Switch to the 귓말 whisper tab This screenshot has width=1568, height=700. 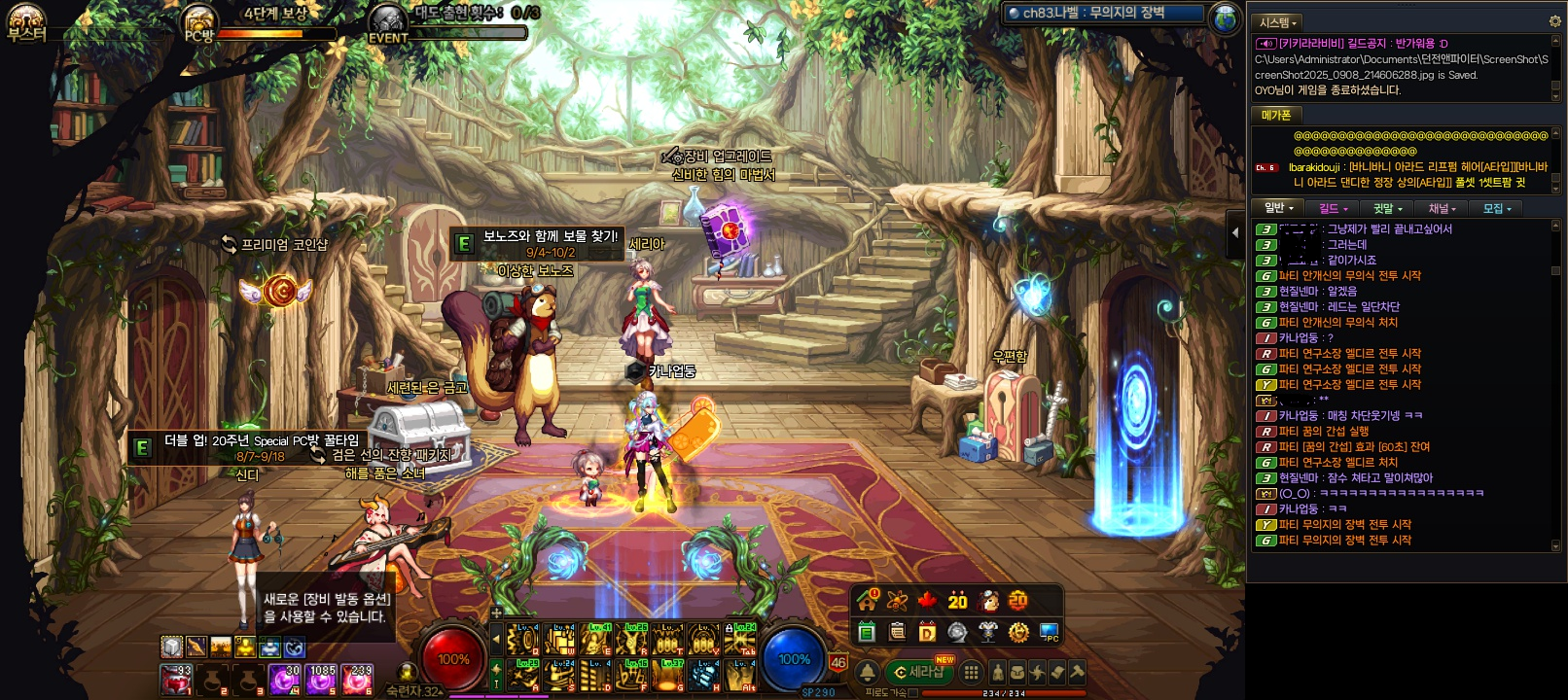point(1387,208)
